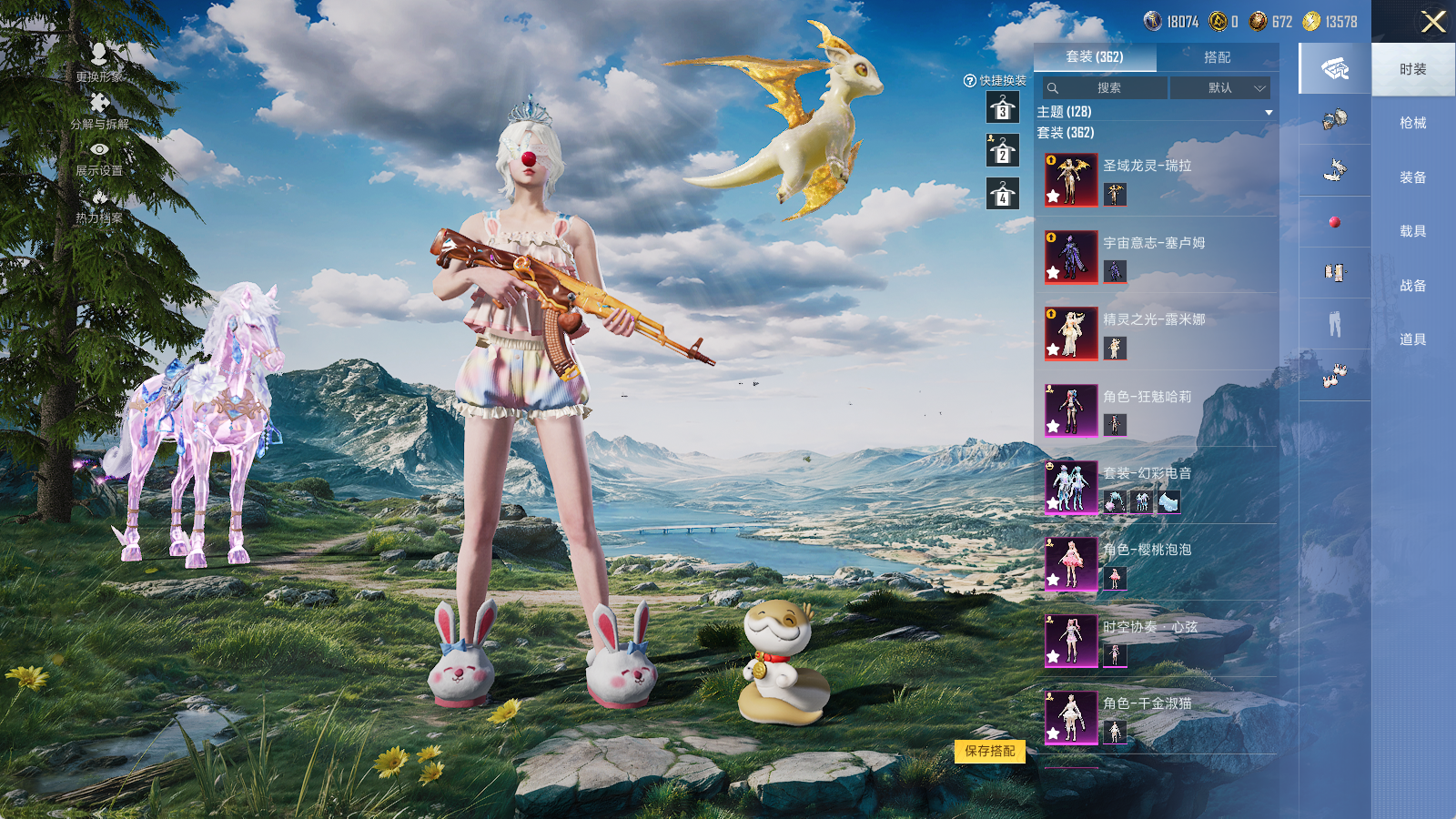The height and width of the screenshot is (819, 1456).
Task: Open the 战备 category
Action: click(1412, 286)
